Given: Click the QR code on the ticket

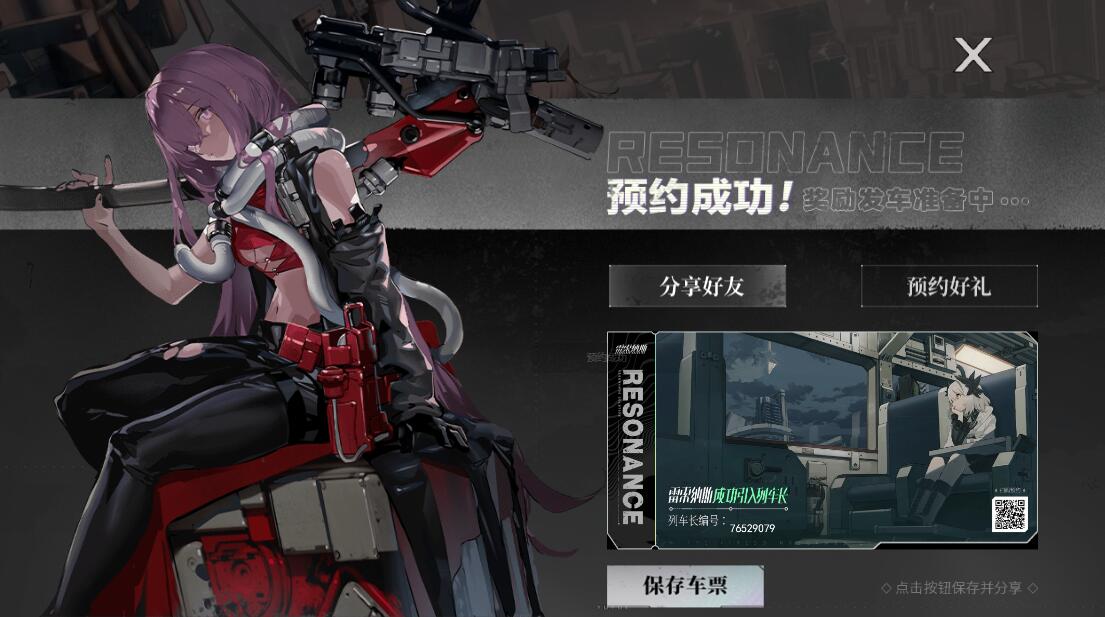Looking at the screenshot, I should [x=1009, y=513].
